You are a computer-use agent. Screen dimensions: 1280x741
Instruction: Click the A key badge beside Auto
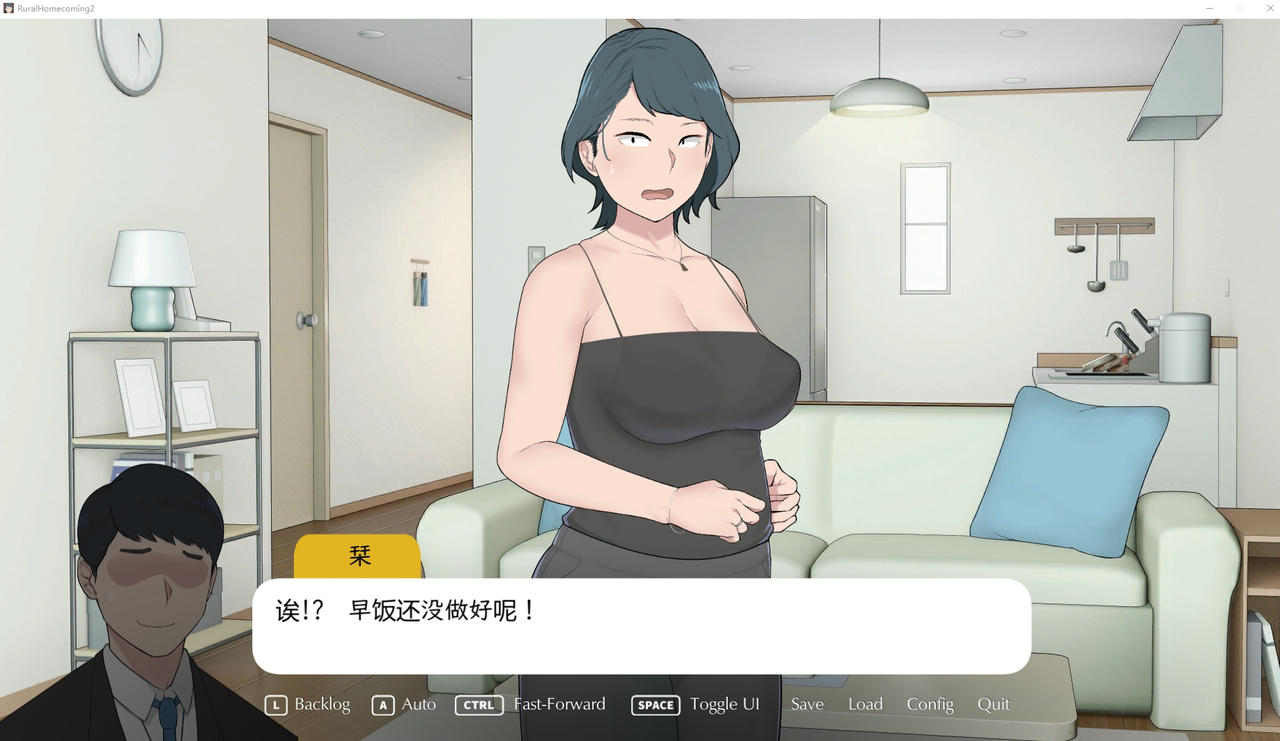point(383,705)
